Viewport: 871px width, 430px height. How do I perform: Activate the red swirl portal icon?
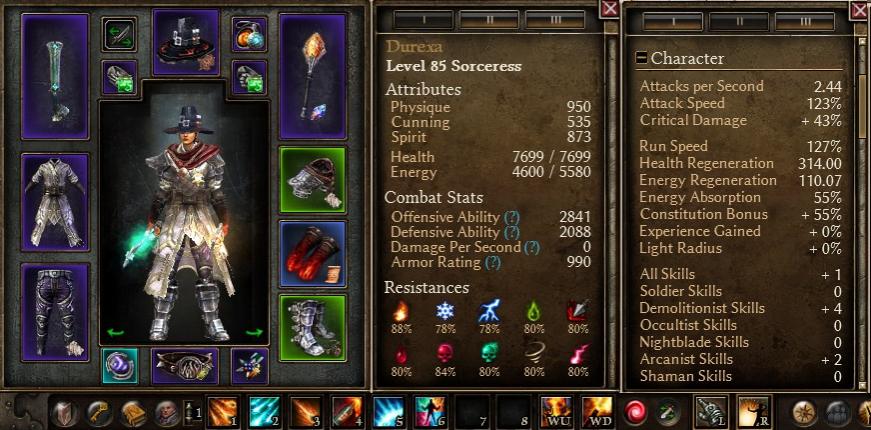(635, 412)
